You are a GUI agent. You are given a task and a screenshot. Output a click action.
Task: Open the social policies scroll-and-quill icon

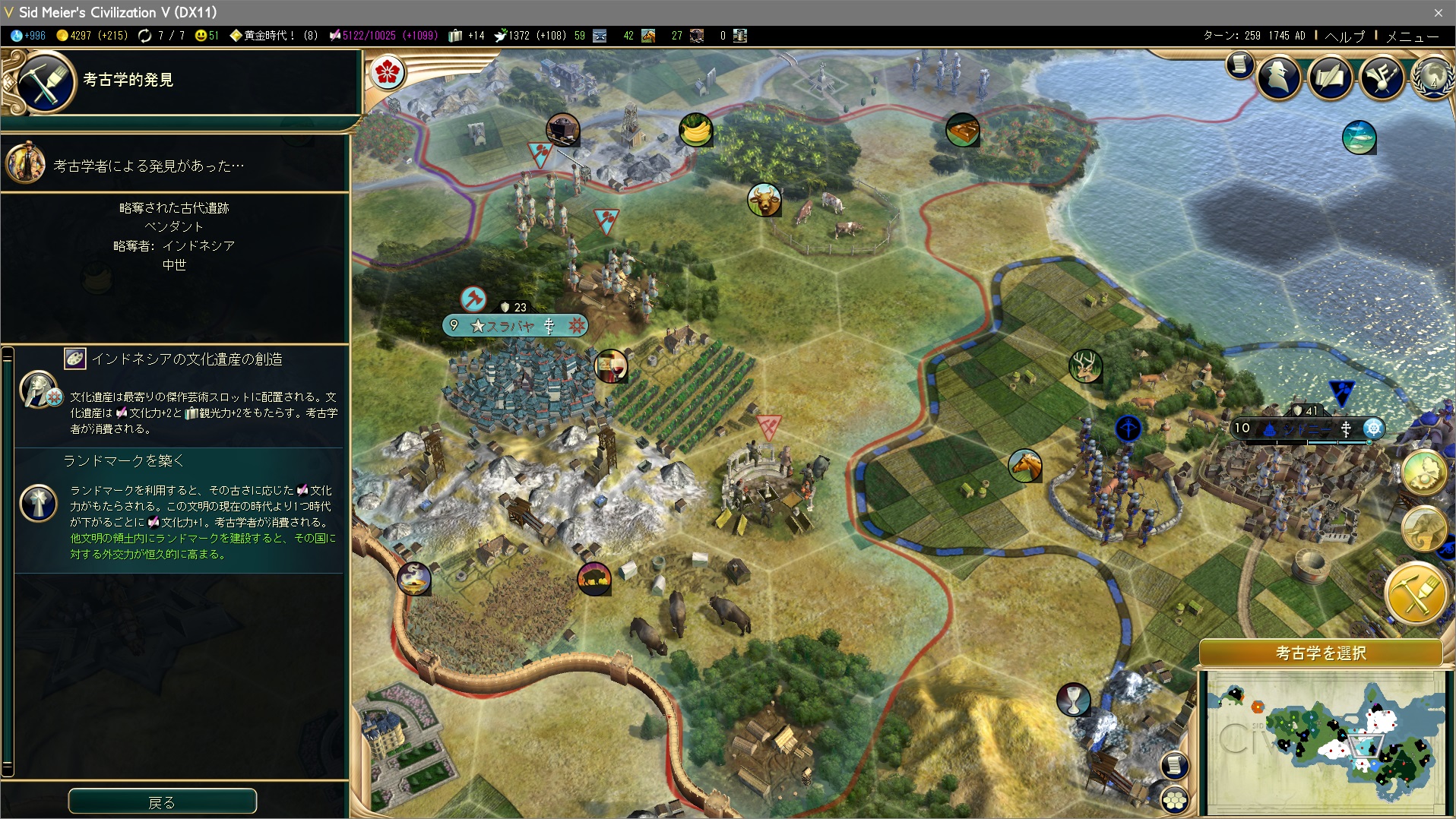tap(1331, 77)
